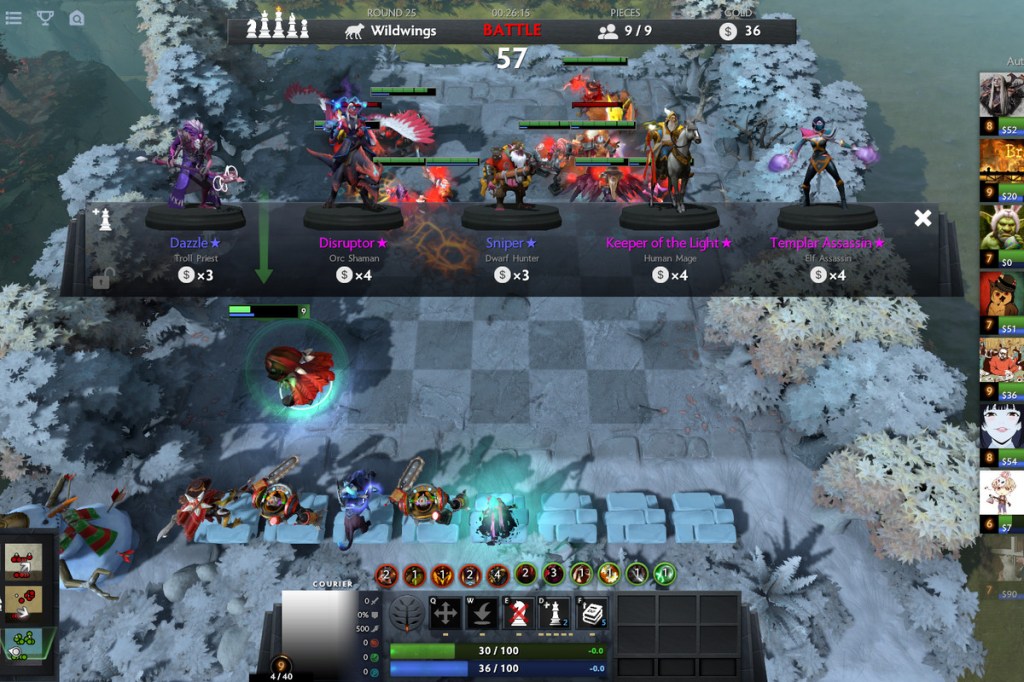This screenshot has height=682, width=1024.
Task: Use the recall piece ability
Action: (x=482, y=613)
